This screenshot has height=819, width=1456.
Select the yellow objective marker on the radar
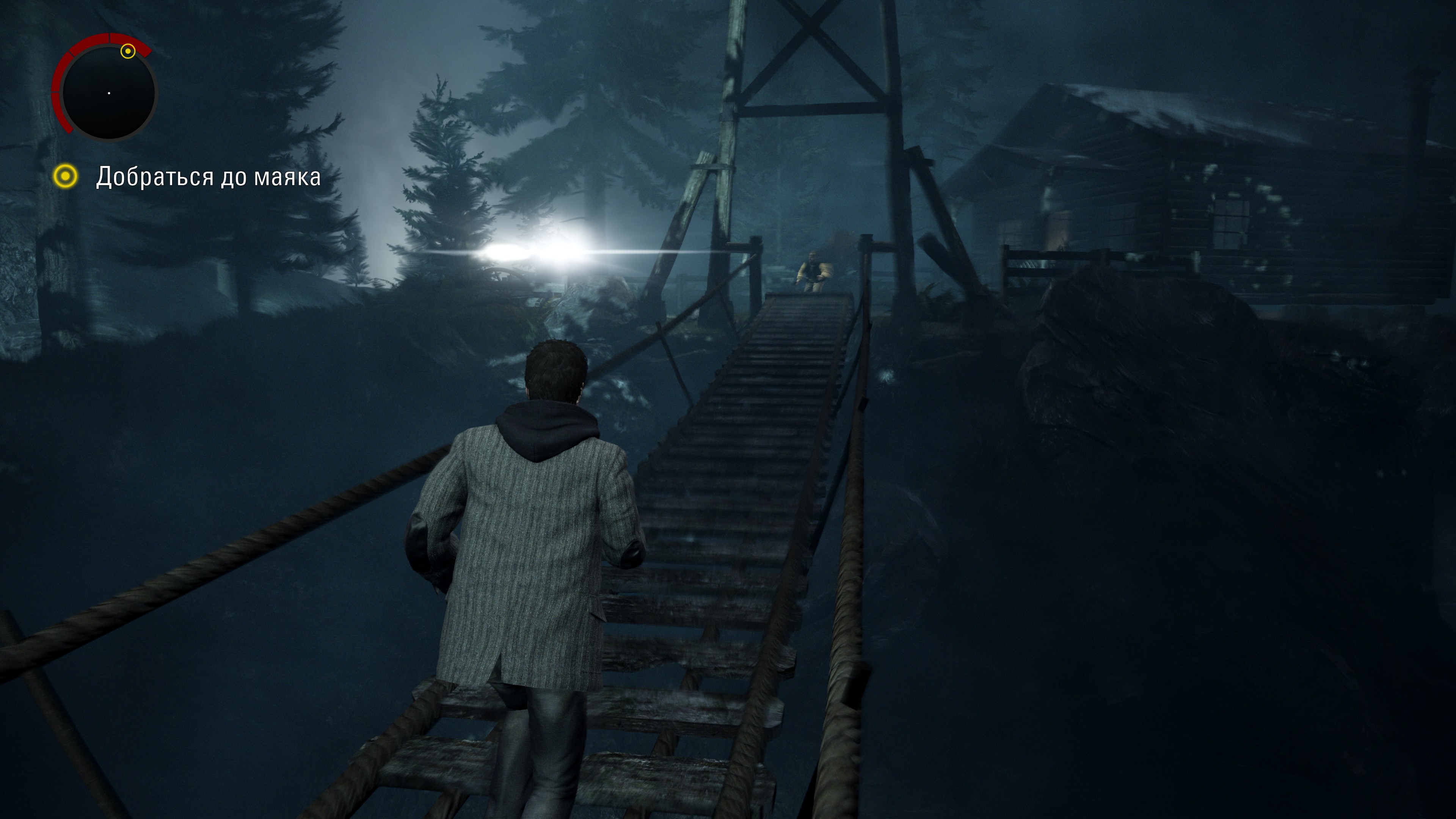128,52
